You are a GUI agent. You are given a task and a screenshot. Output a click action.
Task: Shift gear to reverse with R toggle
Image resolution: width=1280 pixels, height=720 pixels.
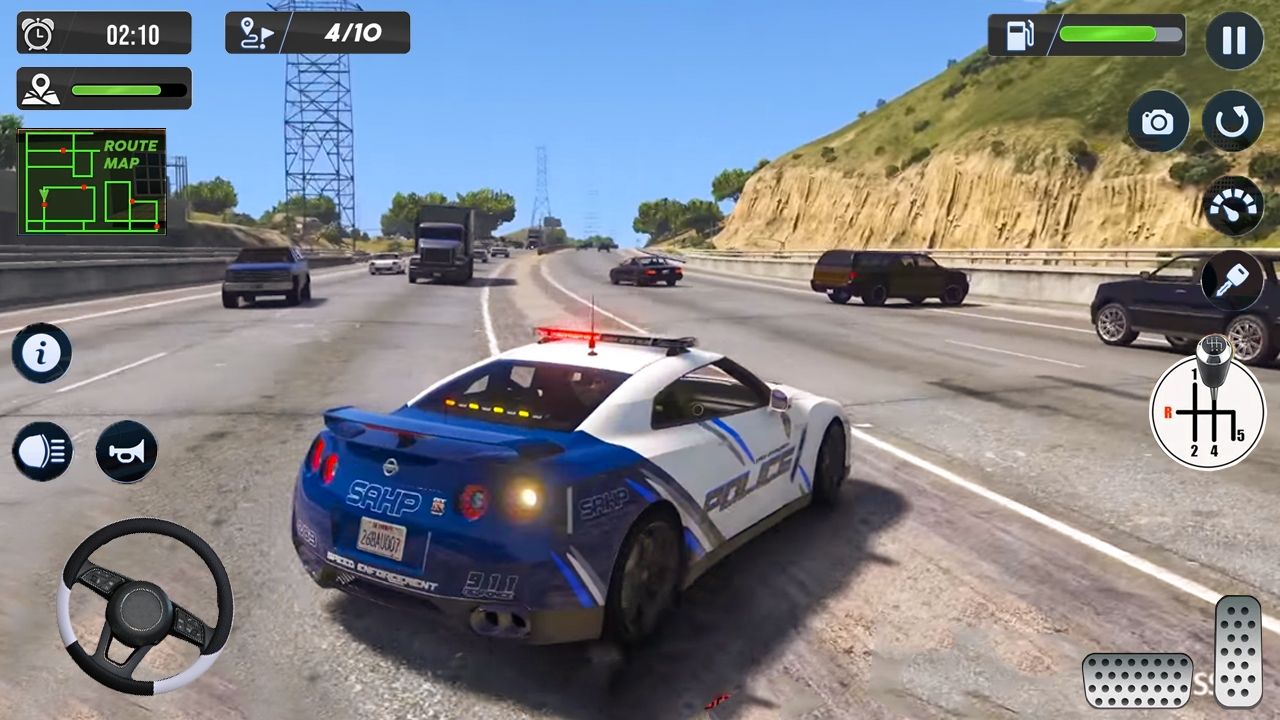pos(1167,411)
